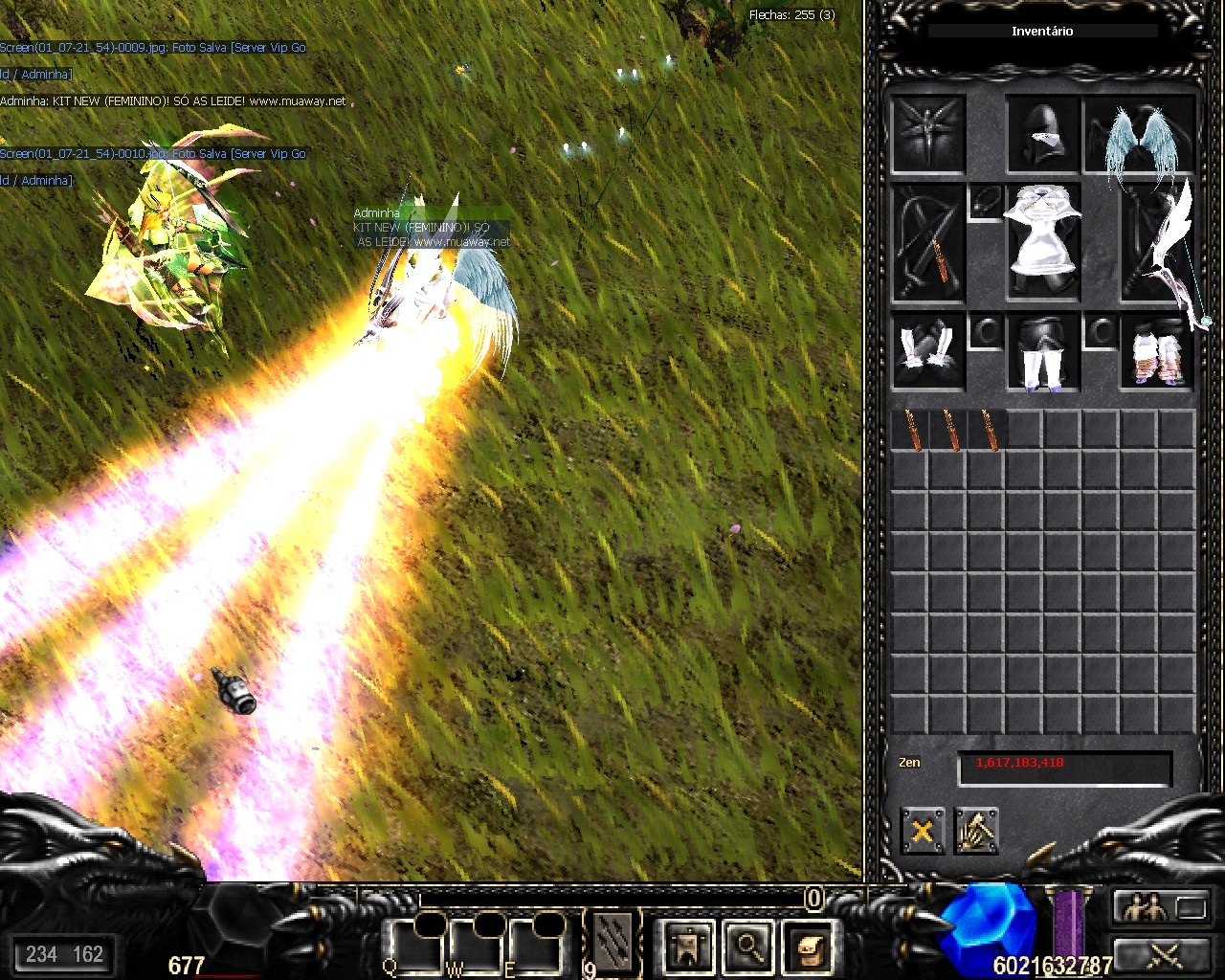Open the scroll quest button

(x=807, y=947)
